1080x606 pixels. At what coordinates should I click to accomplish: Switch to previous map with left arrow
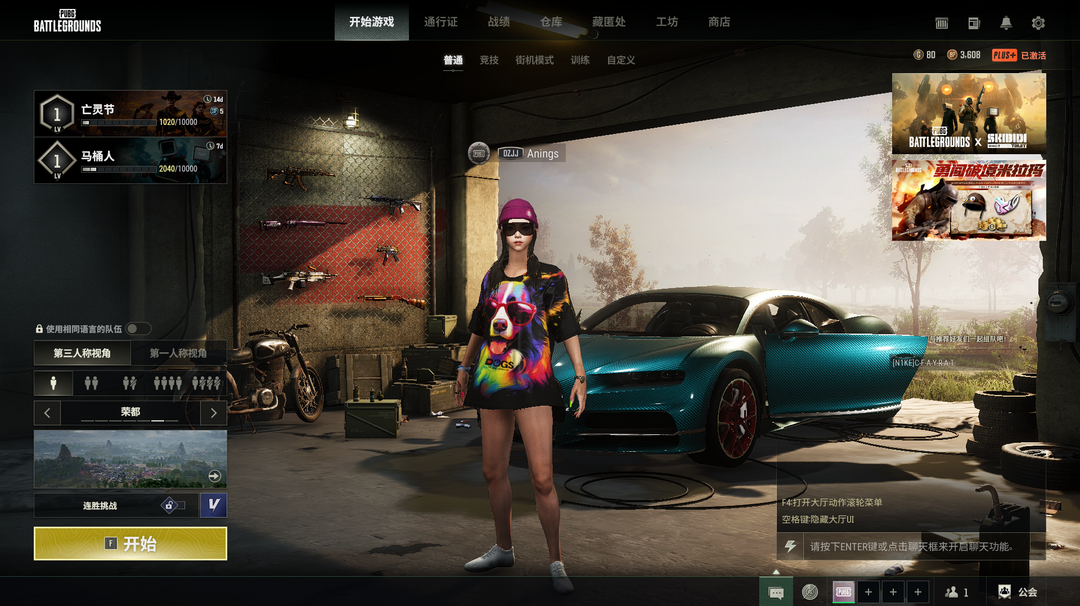47,412
